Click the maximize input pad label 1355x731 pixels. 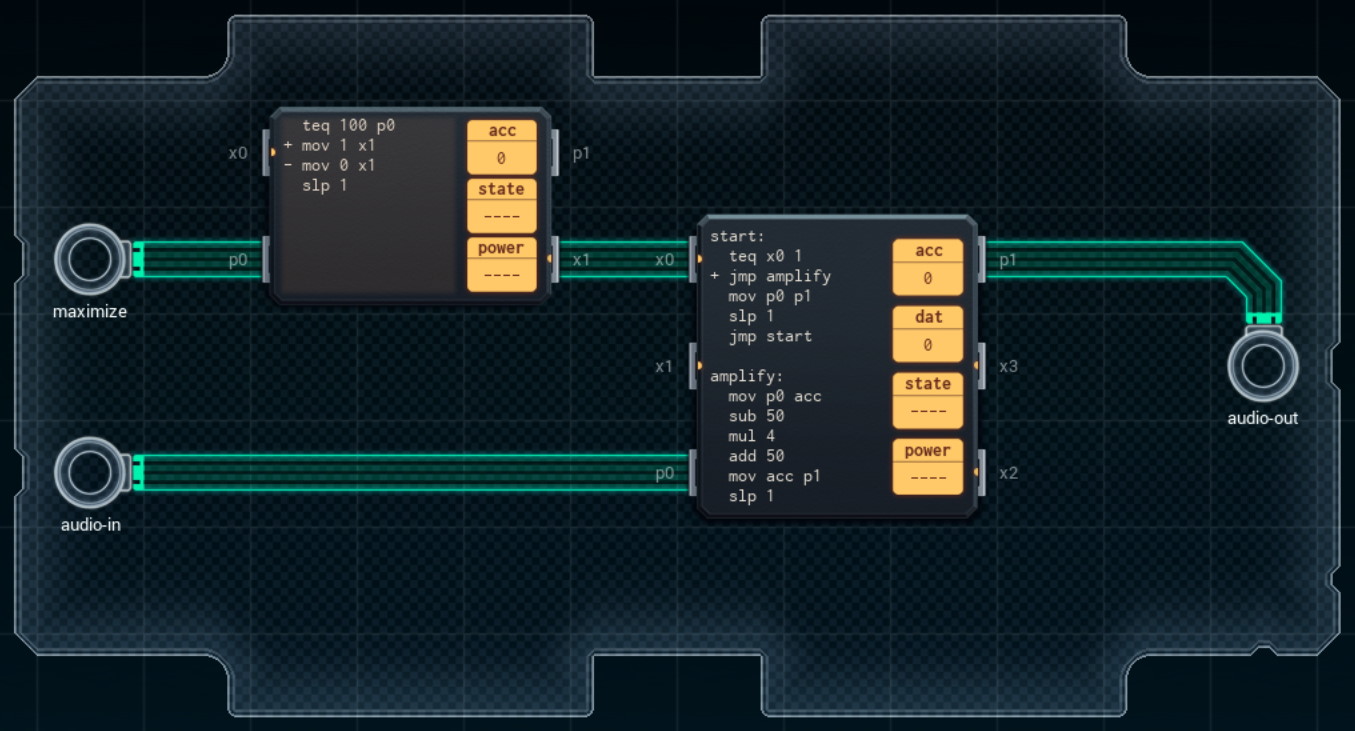[x=90, y=312]
